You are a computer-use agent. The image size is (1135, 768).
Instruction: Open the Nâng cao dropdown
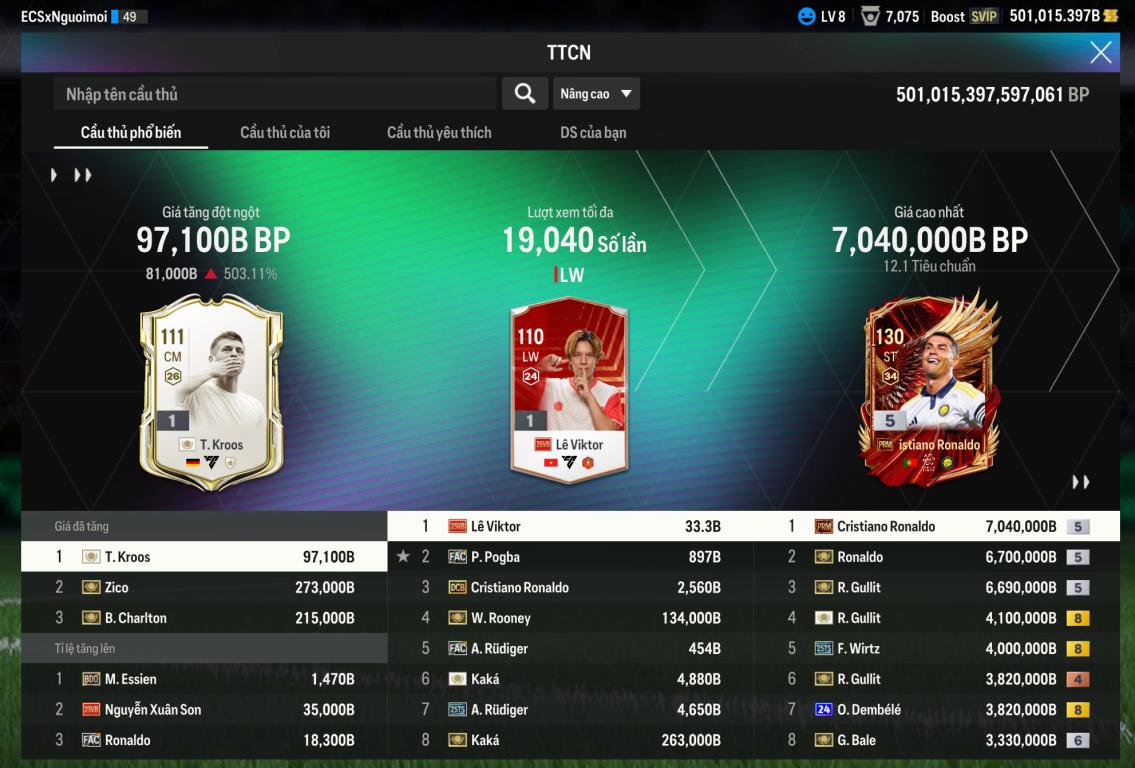tap(596, 94)
